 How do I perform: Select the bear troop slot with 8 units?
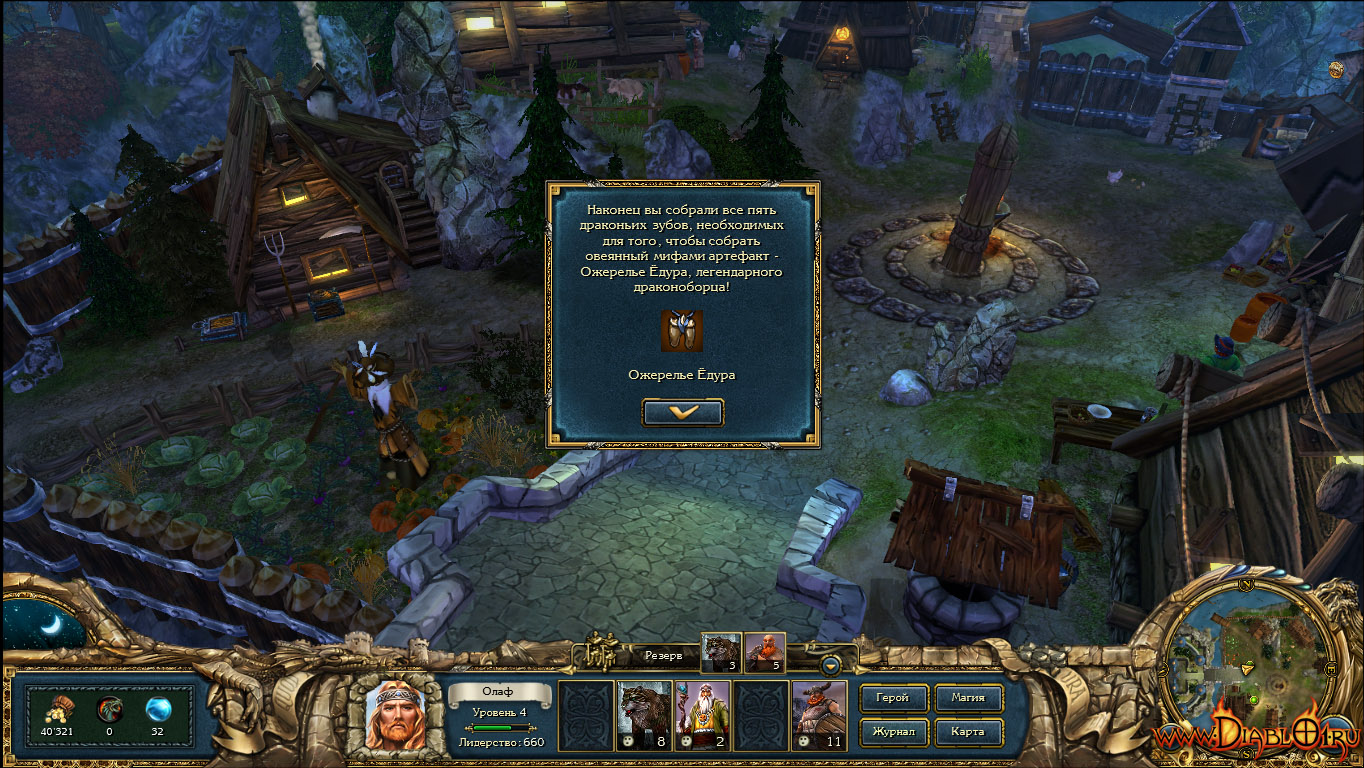click(x=644, y=716)
